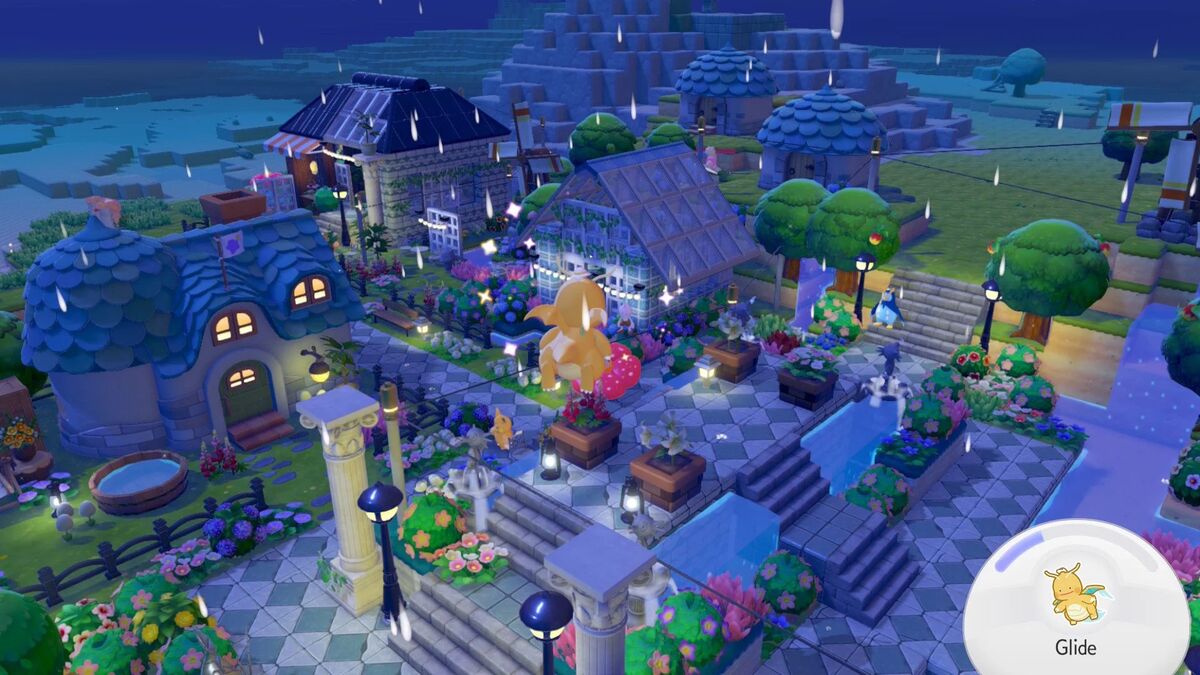Activate the Dragonite Glide ability
This screenshot has width=1200, height=675.
[x=1075, y=604]
